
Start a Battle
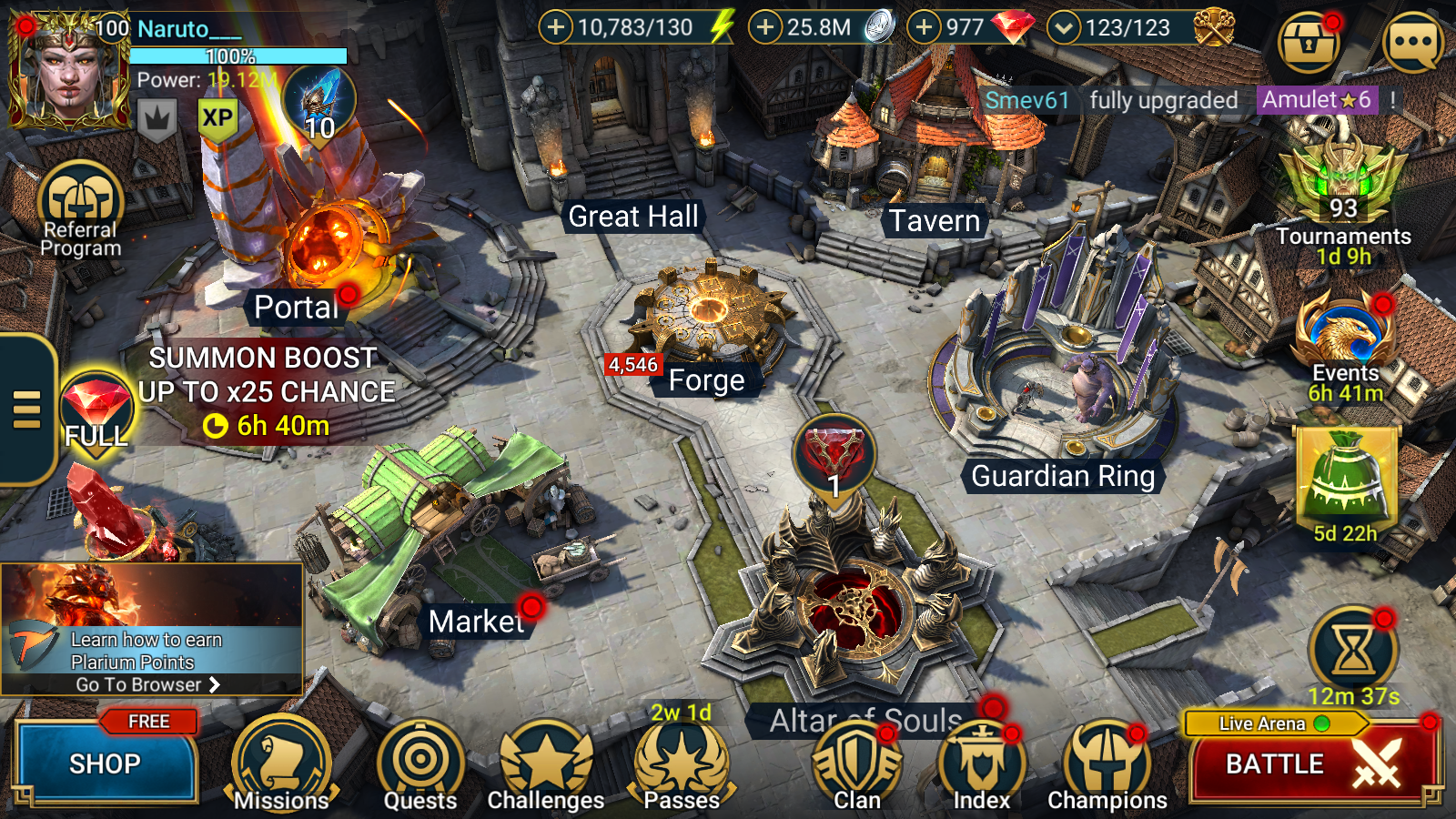click(x=1310, y=764)
